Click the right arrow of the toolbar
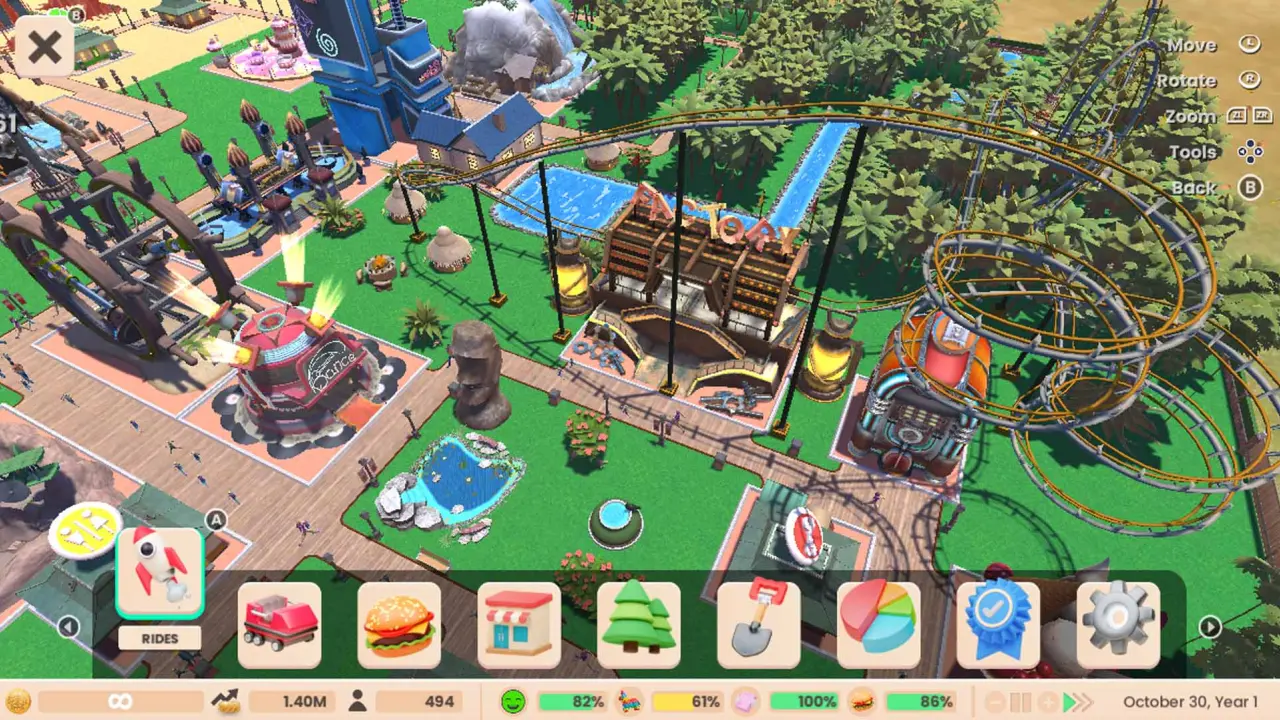 1210,627
